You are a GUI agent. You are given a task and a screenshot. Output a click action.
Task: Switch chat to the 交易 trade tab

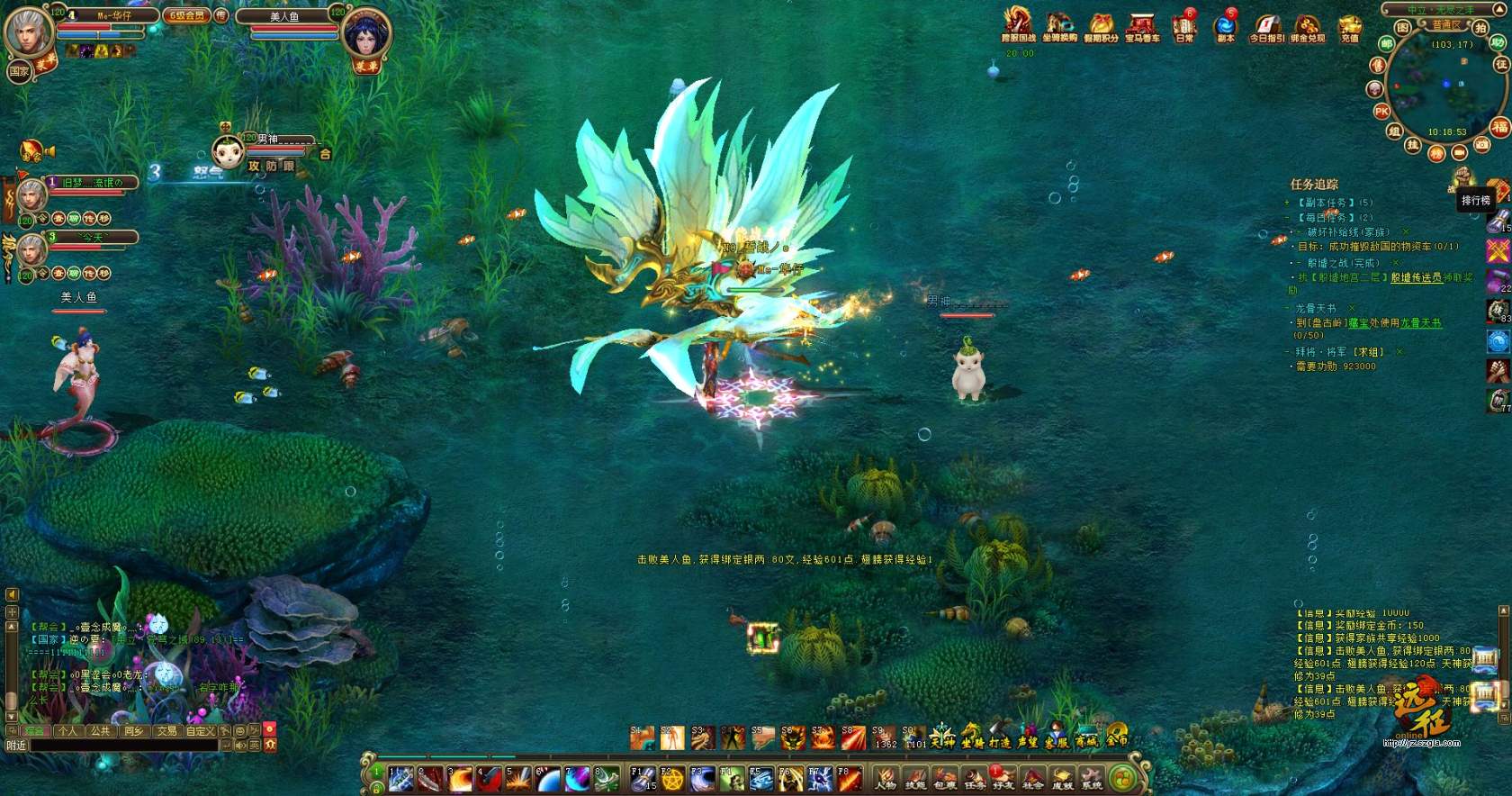(166, 731)
